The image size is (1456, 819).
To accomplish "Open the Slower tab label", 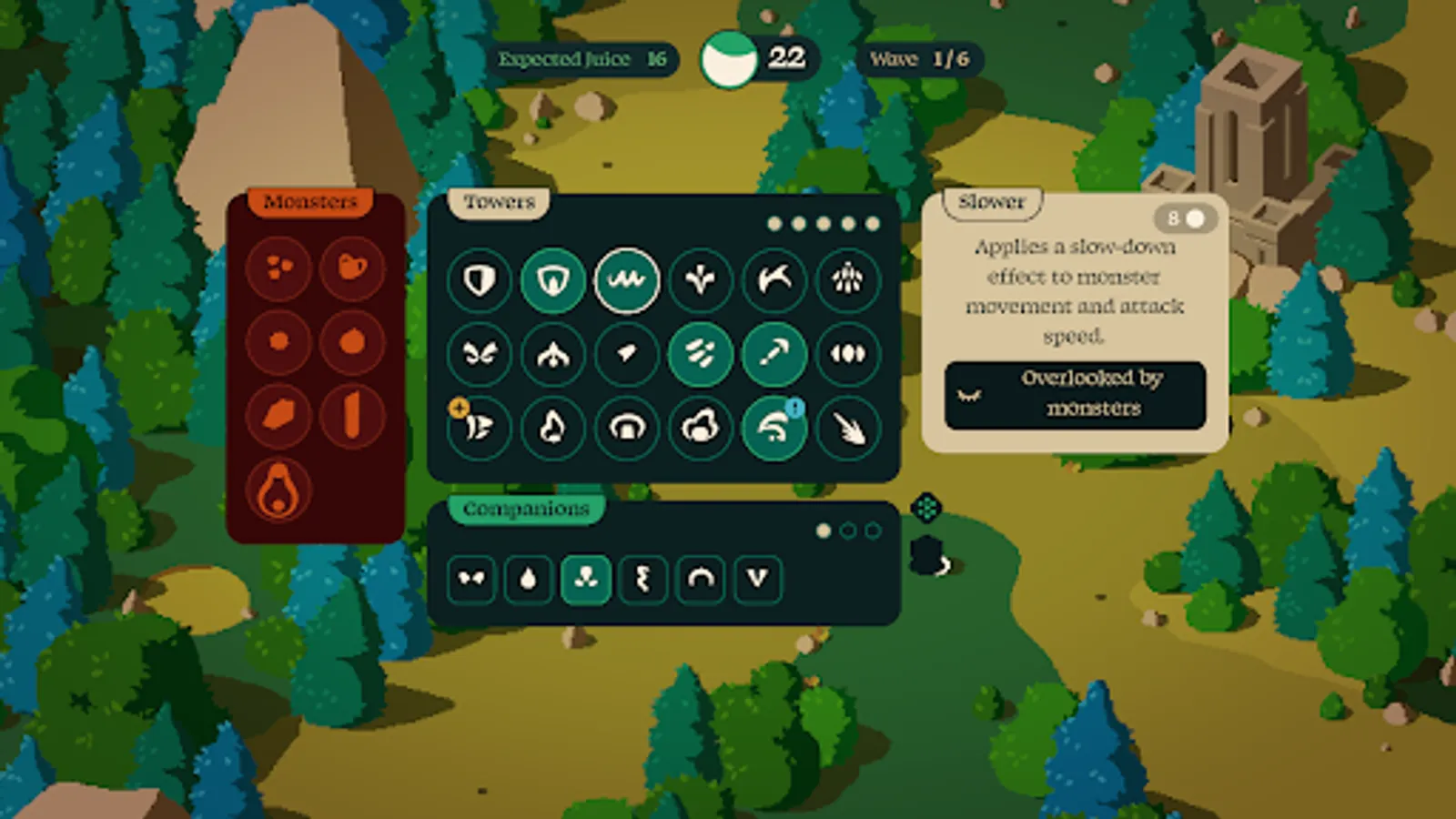I will point(990,202).
